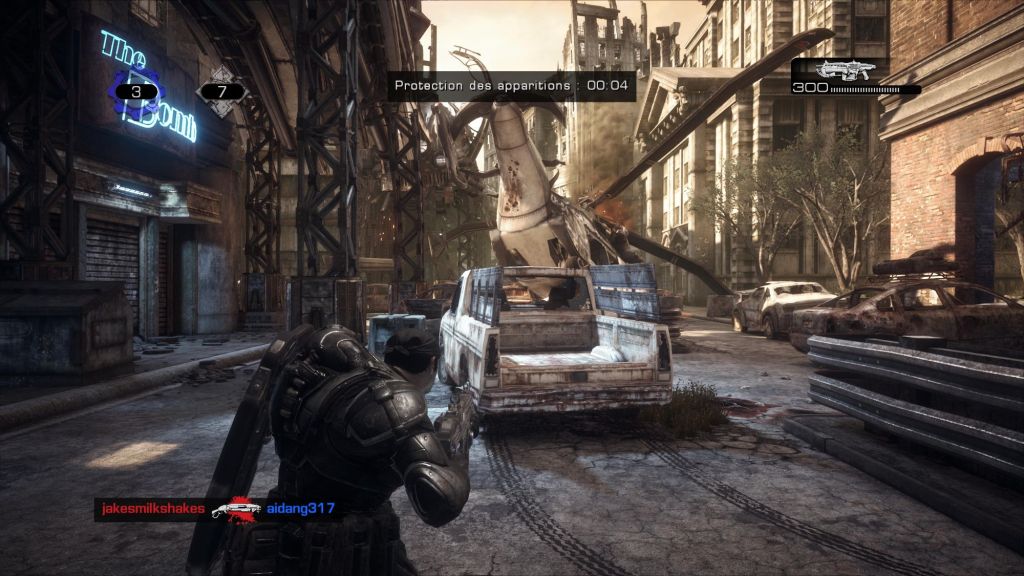Select jakesmilkshakes in the kill feed

(153, 509)
